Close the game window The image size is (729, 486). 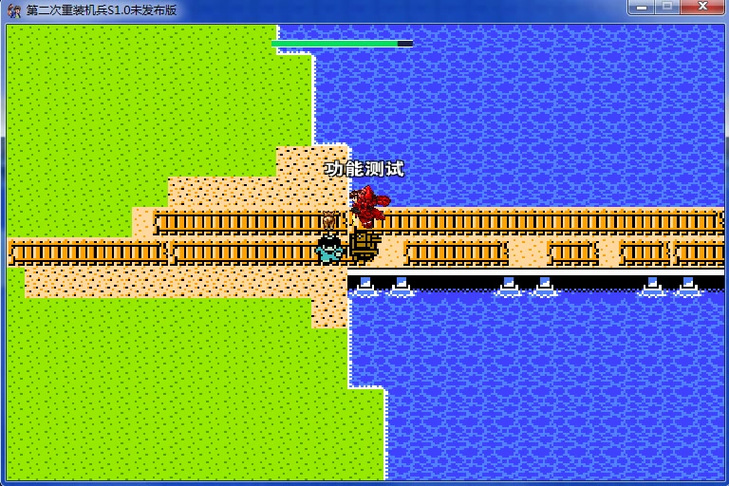[x=700, y=8]
